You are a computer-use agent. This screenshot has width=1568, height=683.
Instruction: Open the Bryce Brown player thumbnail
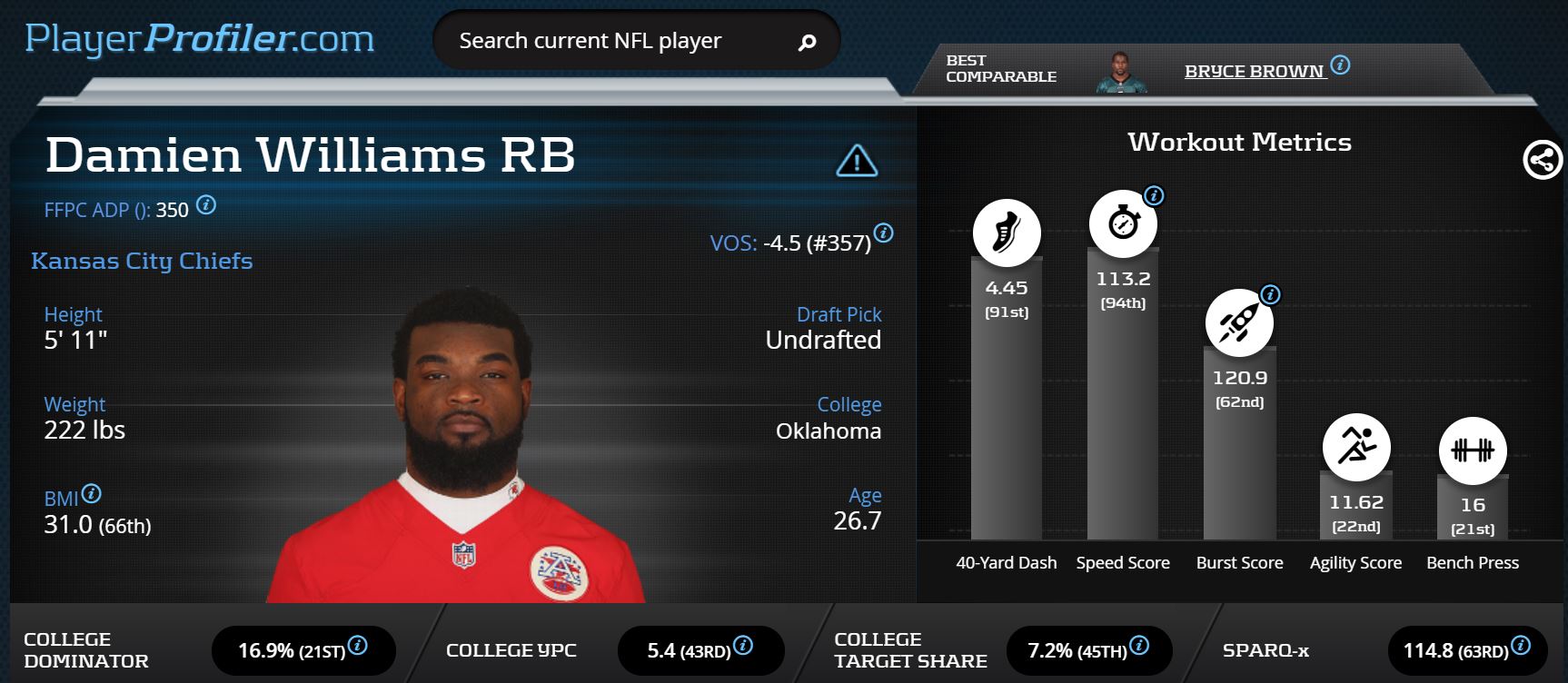(1120, 72)
